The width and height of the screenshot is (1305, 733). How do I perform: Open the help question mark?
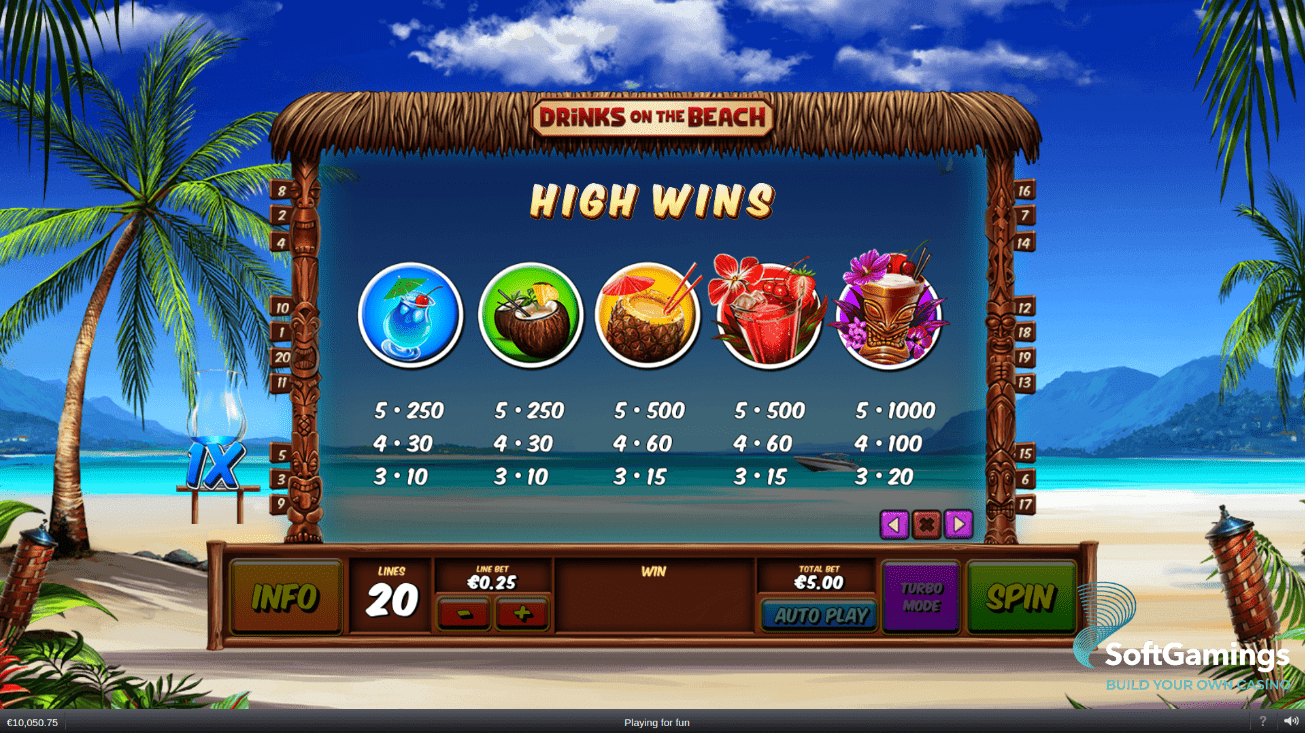(1262, 721)
